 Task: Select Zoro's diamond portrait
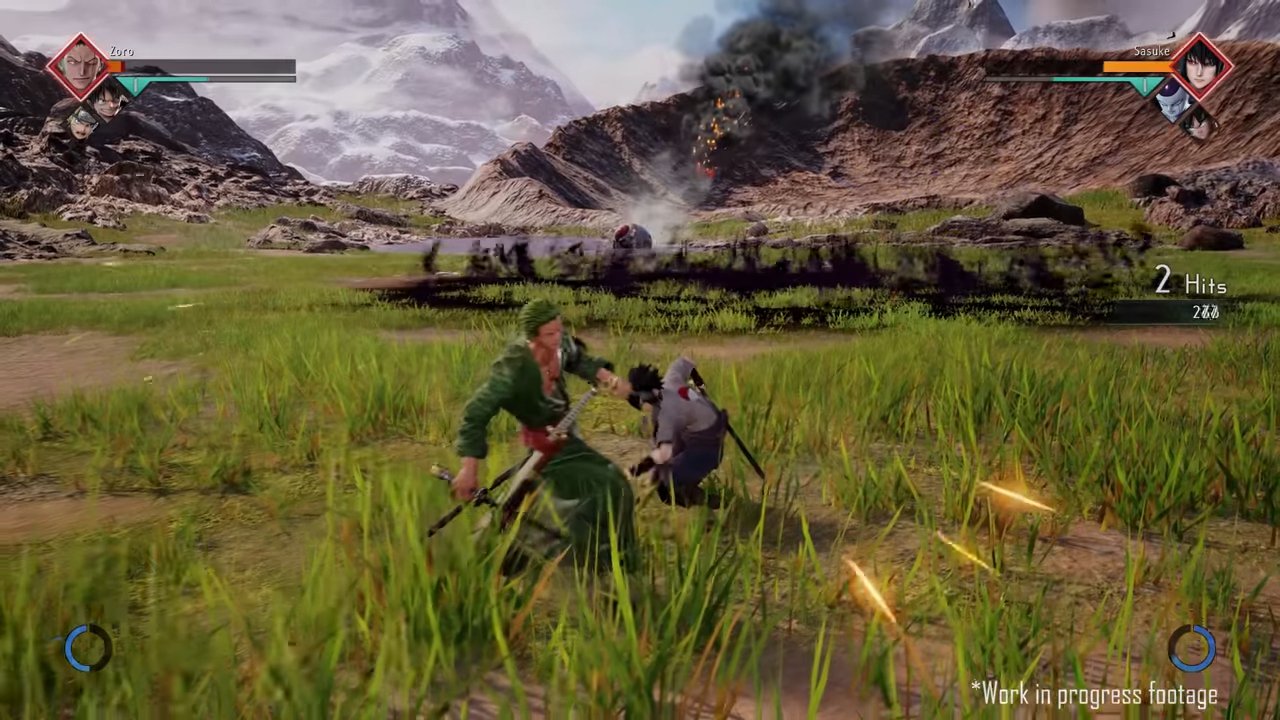point(78,66)
